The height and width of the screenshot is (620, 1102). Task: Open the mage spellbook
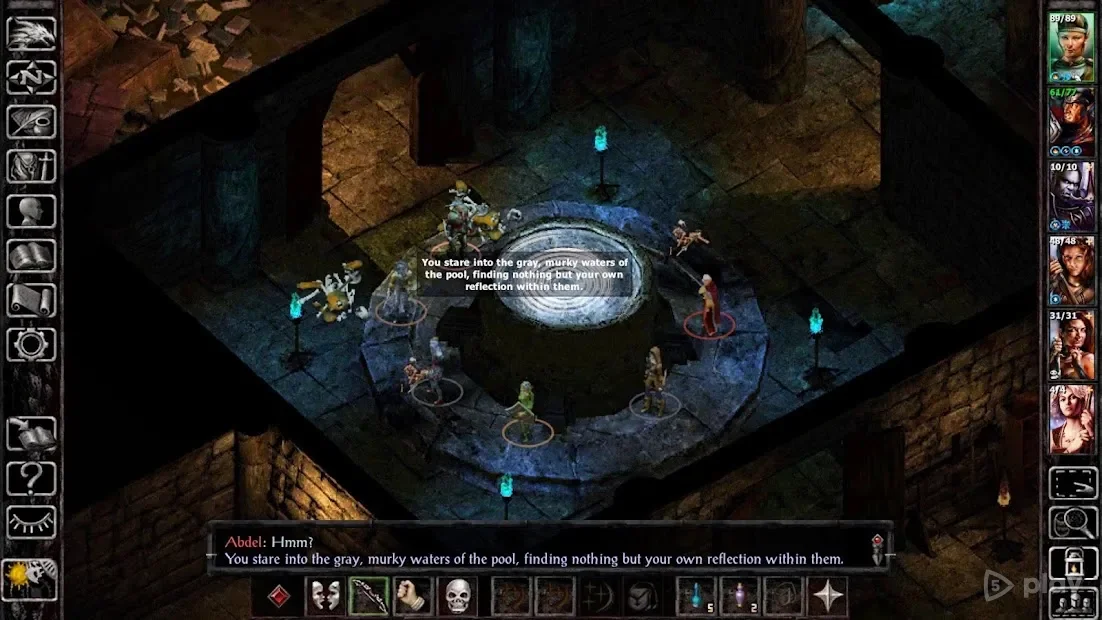point(31,256)
